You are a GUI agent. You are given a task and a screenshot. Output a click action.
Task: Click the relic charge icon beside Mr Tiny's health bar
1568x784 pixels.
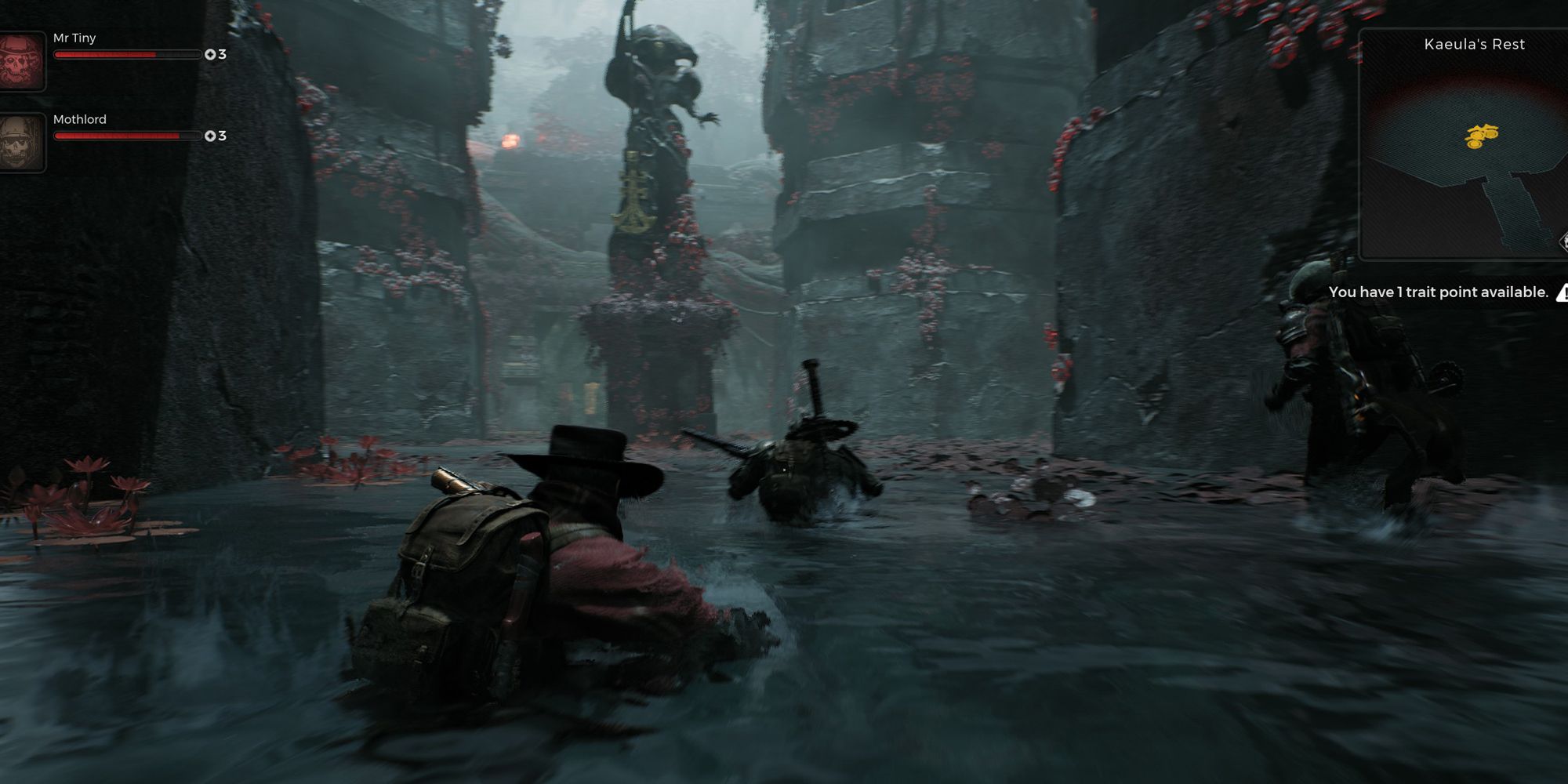tap(210, 54)
